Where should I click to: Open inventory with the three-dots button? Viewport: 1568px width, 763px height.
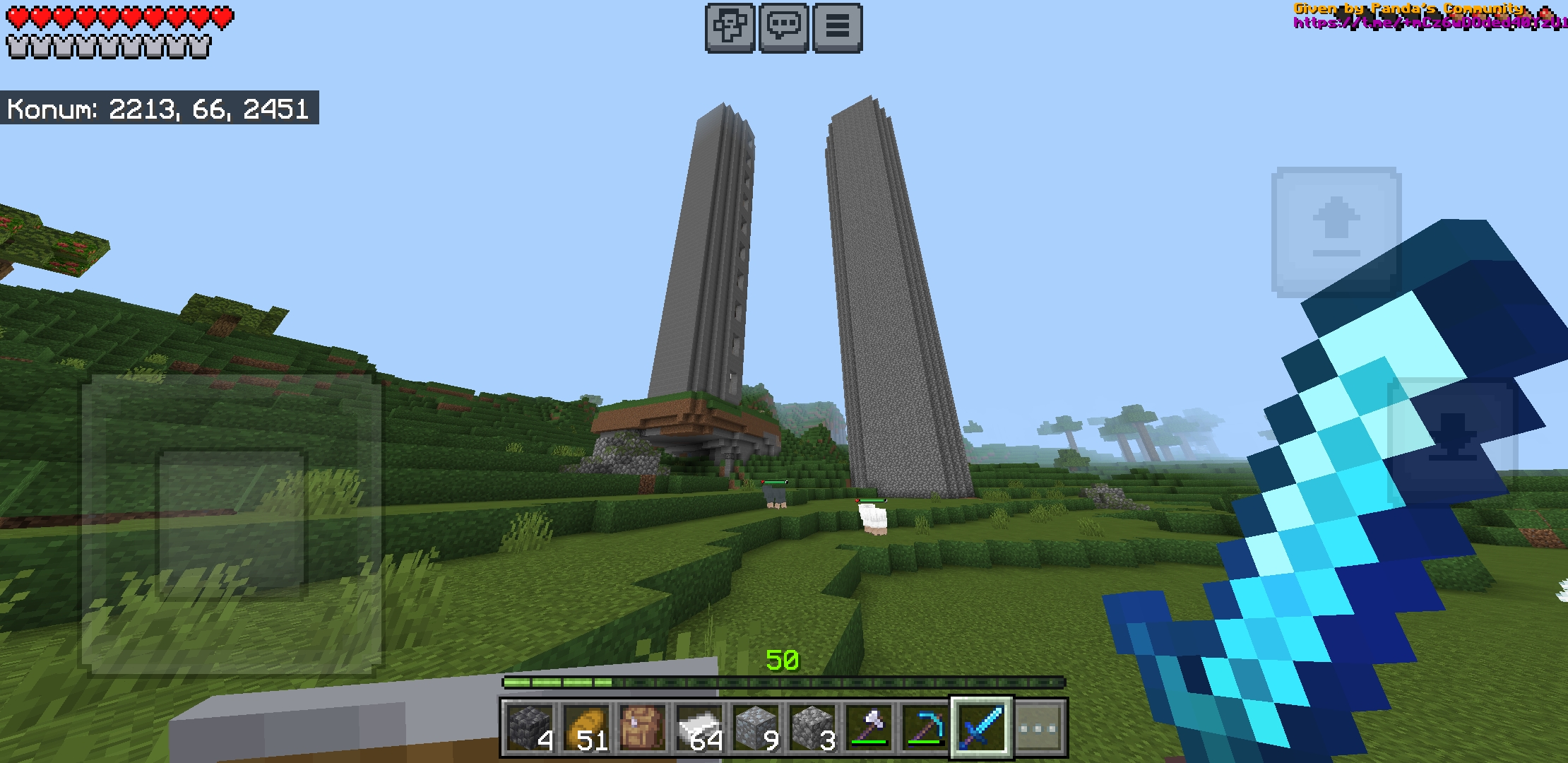coord(1039,728)
